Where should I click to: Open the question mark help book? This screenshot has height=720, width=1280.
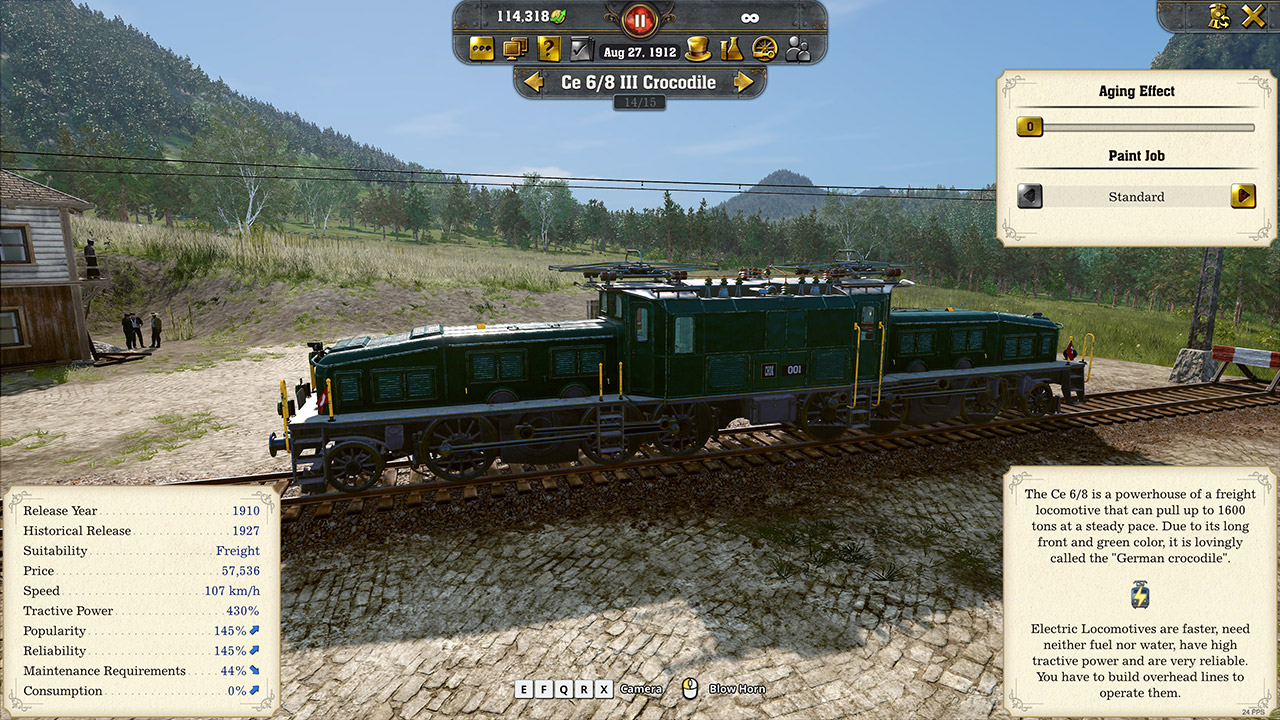(x=549, y=48)
